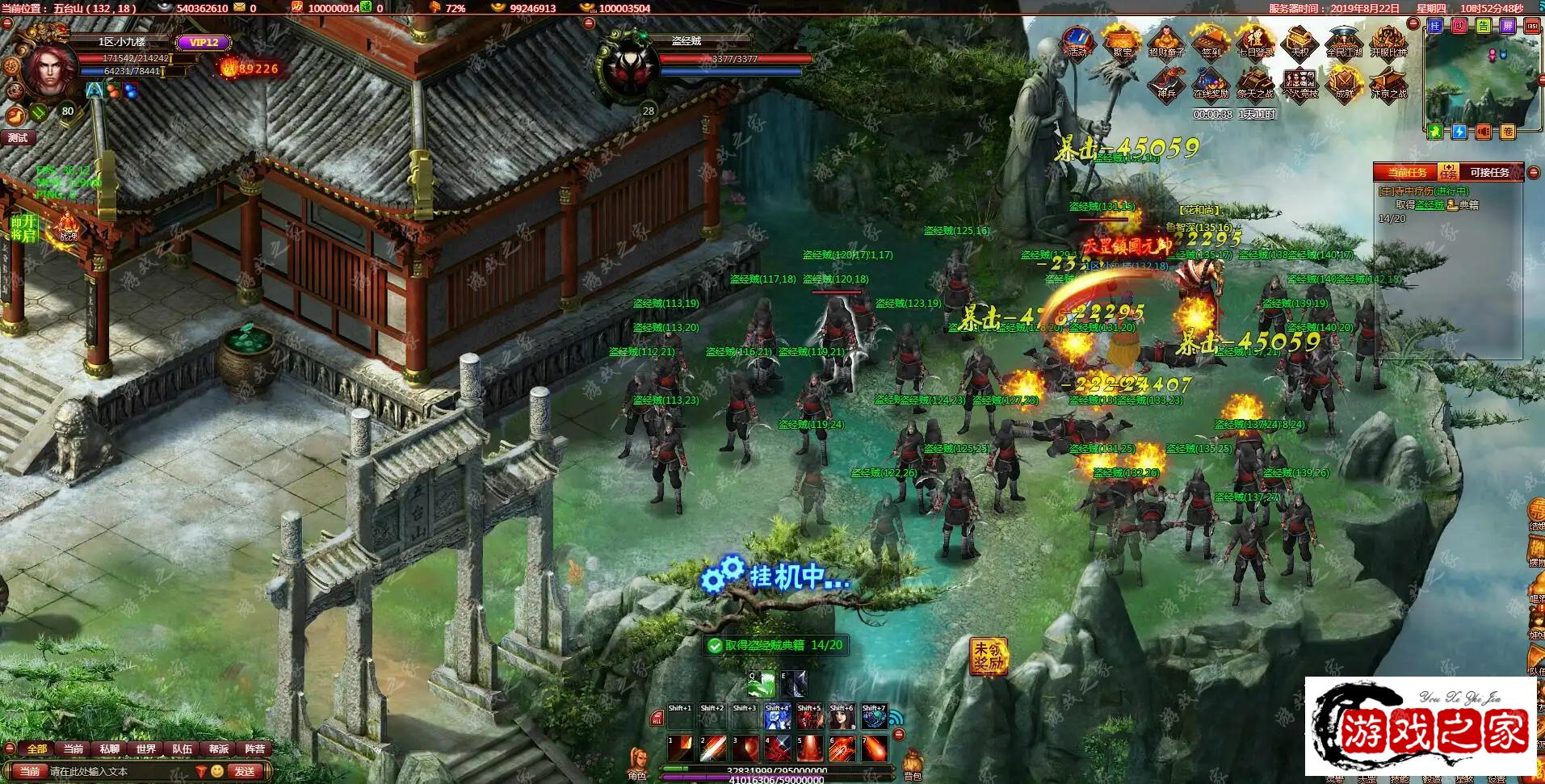Switch chat to the 世界 world tab
Screen dimensions: 1545x784
[146, 748]
